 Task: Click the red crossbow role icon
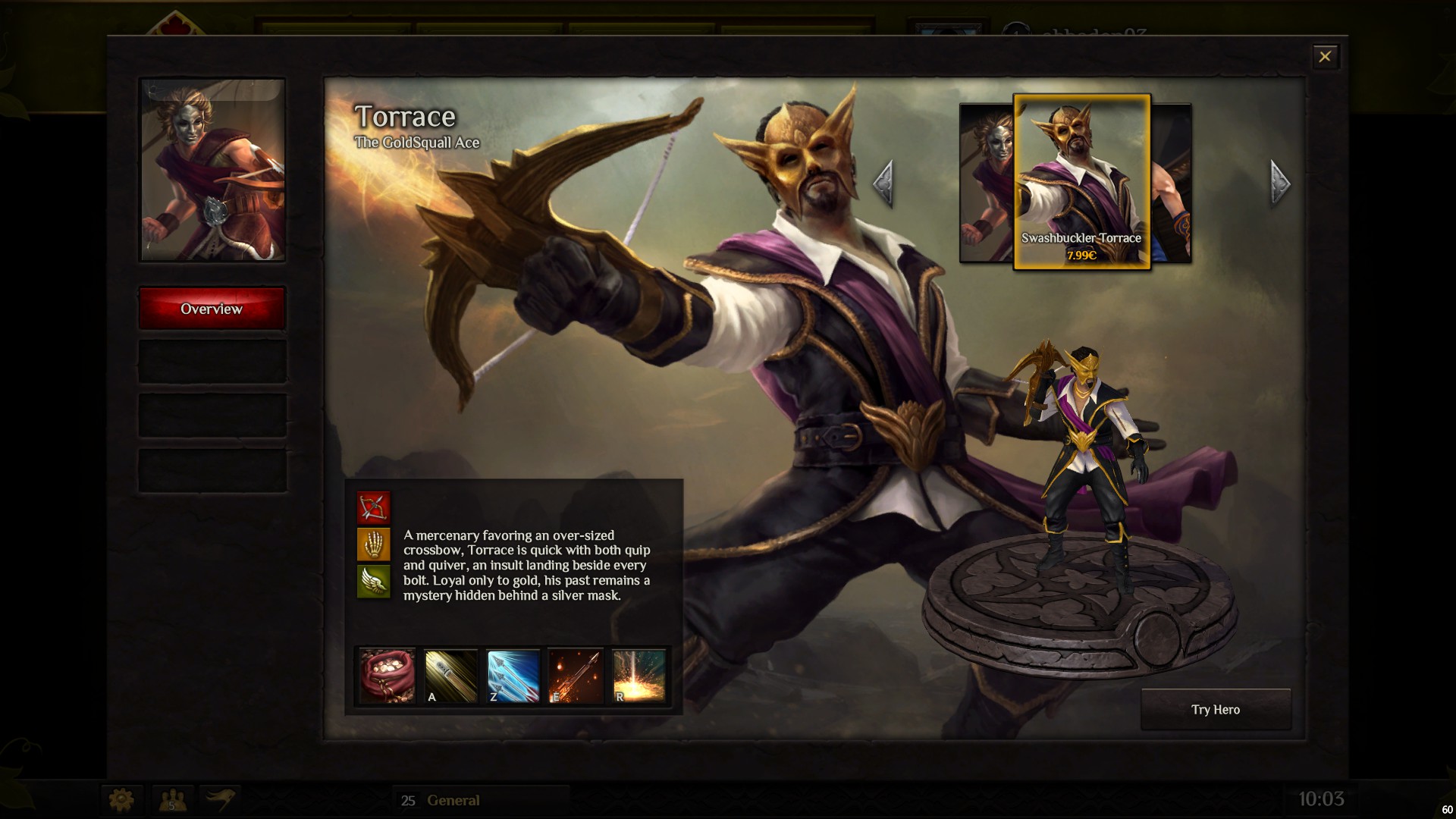tap(373, 507)
